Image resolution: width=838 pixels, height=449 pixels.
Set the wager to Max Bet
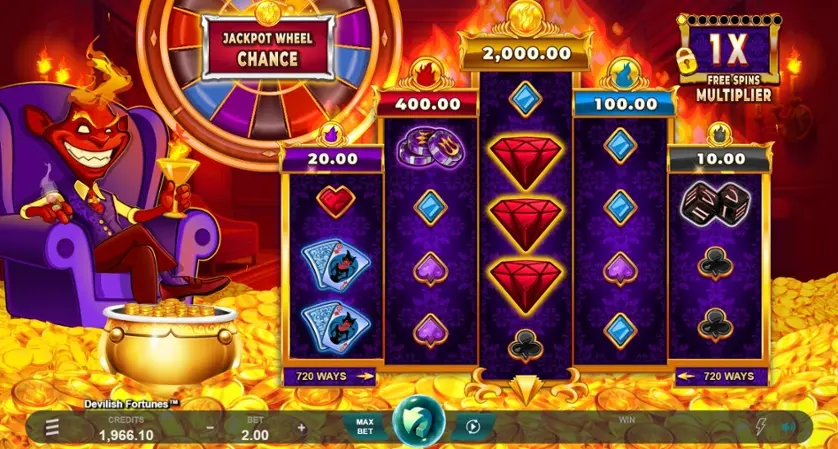point(365,427)
